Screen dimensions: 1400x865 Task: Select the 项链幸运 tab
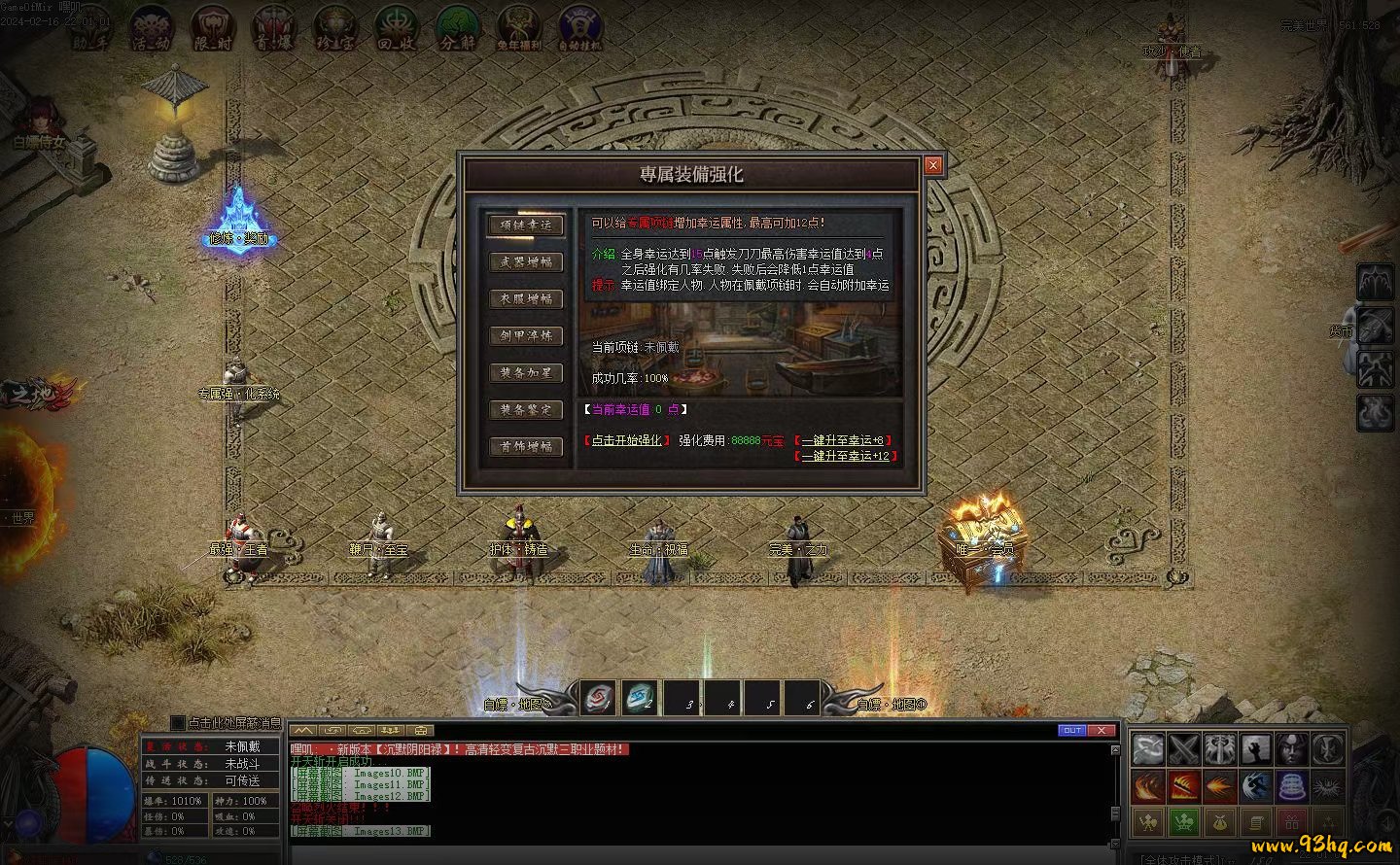click(x=526, y=225)
